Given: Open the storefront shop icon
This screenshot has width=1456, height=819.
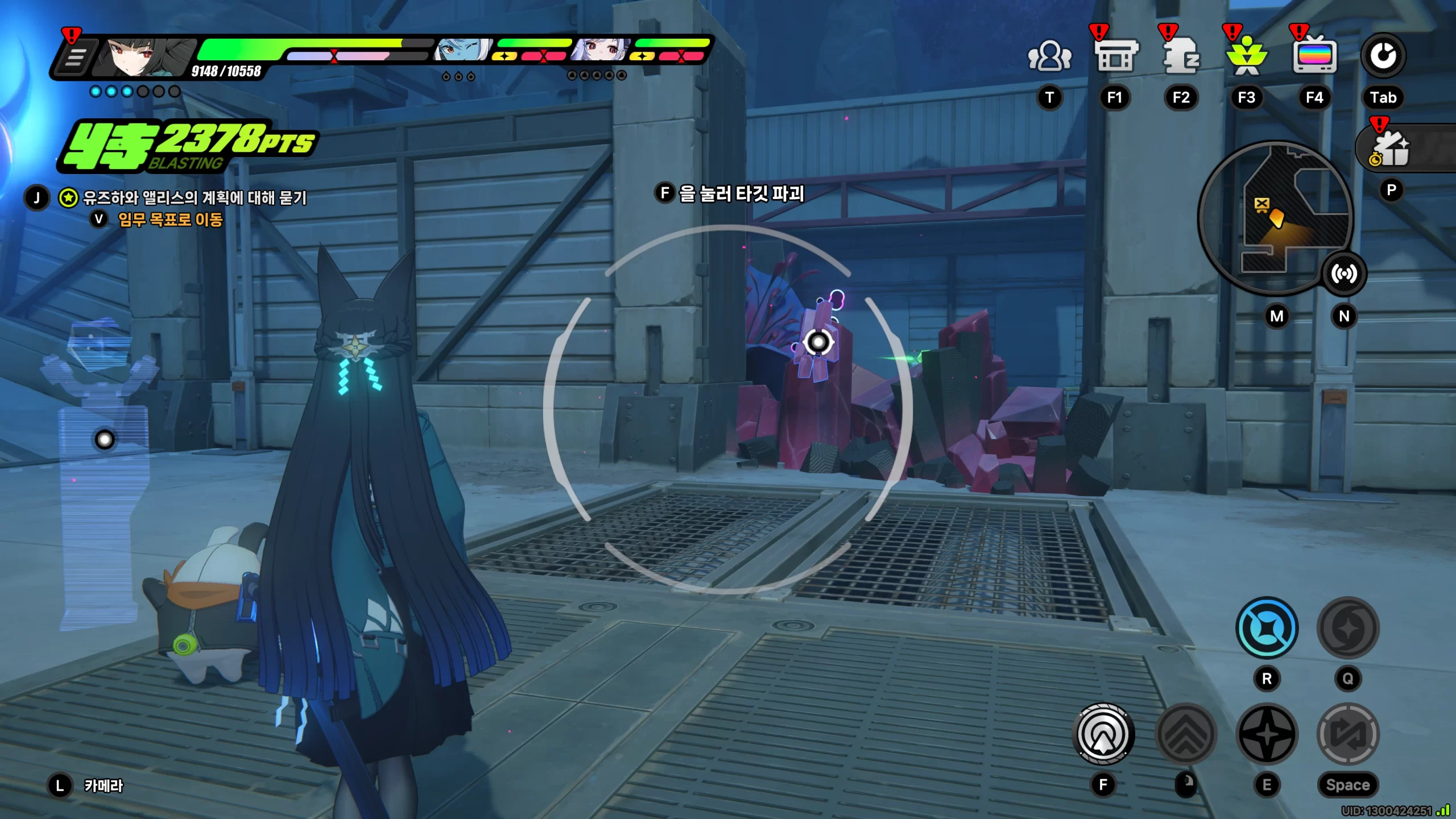Looking at the screenshot, I should pyautogui.click(x=1115, y=56).
